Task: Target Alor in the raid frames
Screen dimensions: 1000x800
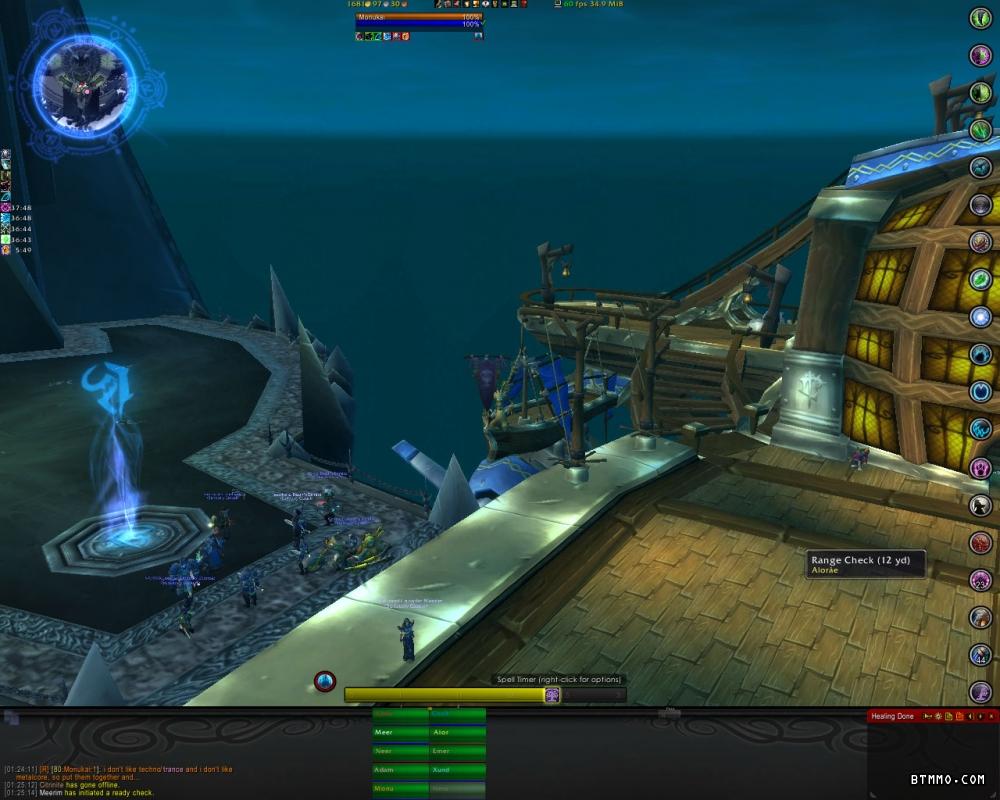Action: click(x=457, y=732)
